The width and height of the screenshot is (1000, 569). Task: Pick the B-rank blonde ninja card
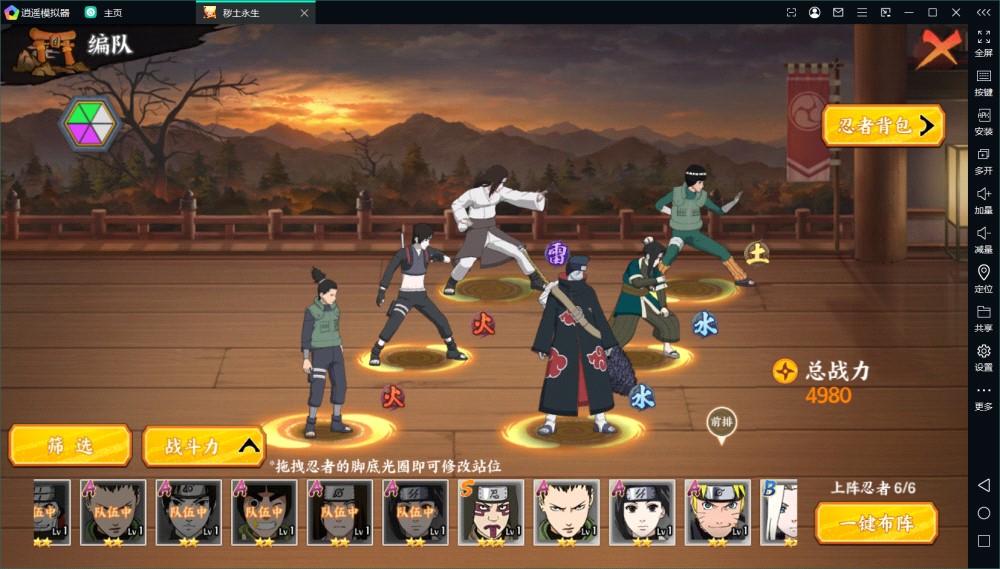[x=779, y=512]
